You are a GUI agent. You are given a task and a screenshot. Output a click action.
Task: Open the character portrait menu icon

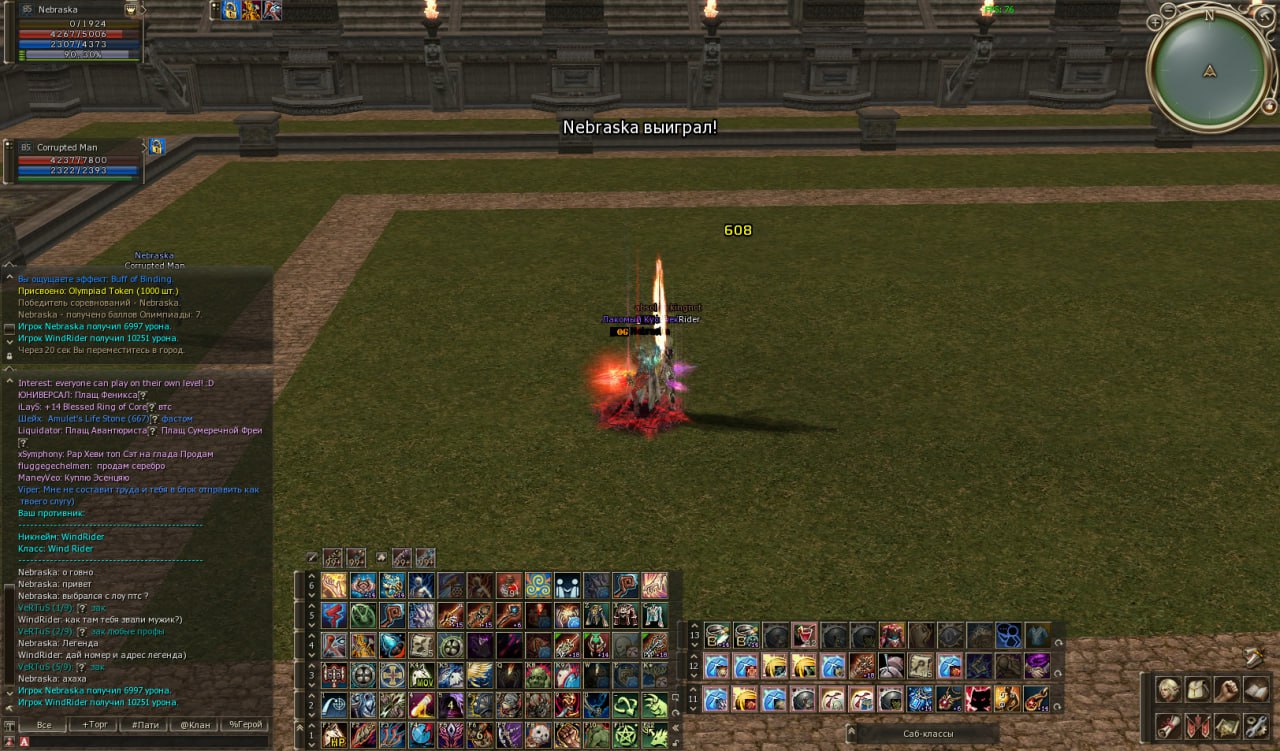tap(1167, 690)
